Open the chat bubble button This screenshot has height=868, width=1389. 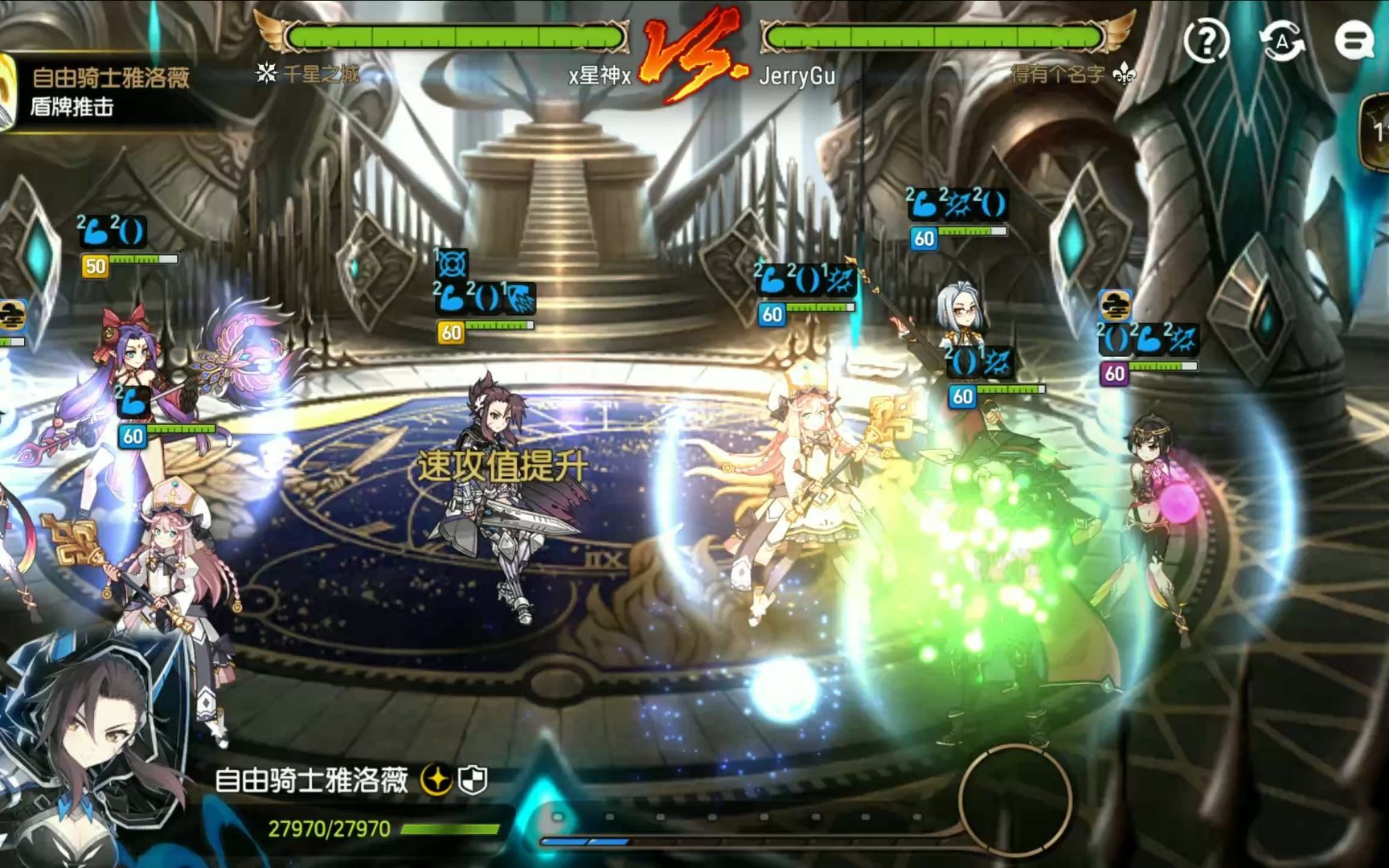[x=1354, y=40]
